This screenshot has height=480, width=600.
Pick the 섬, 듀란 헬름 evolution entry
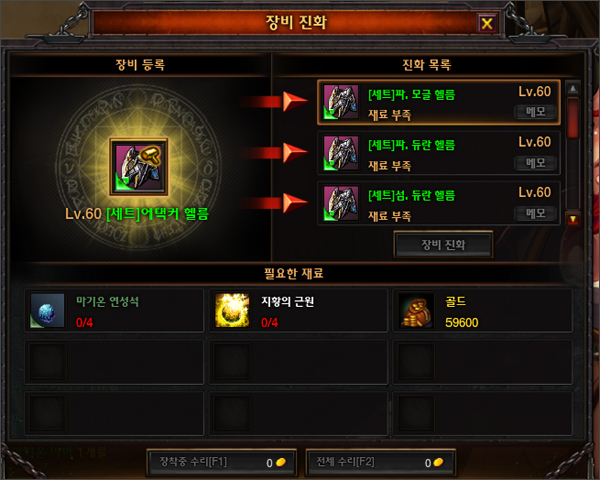pyautogui.click(x=439, y=203)
